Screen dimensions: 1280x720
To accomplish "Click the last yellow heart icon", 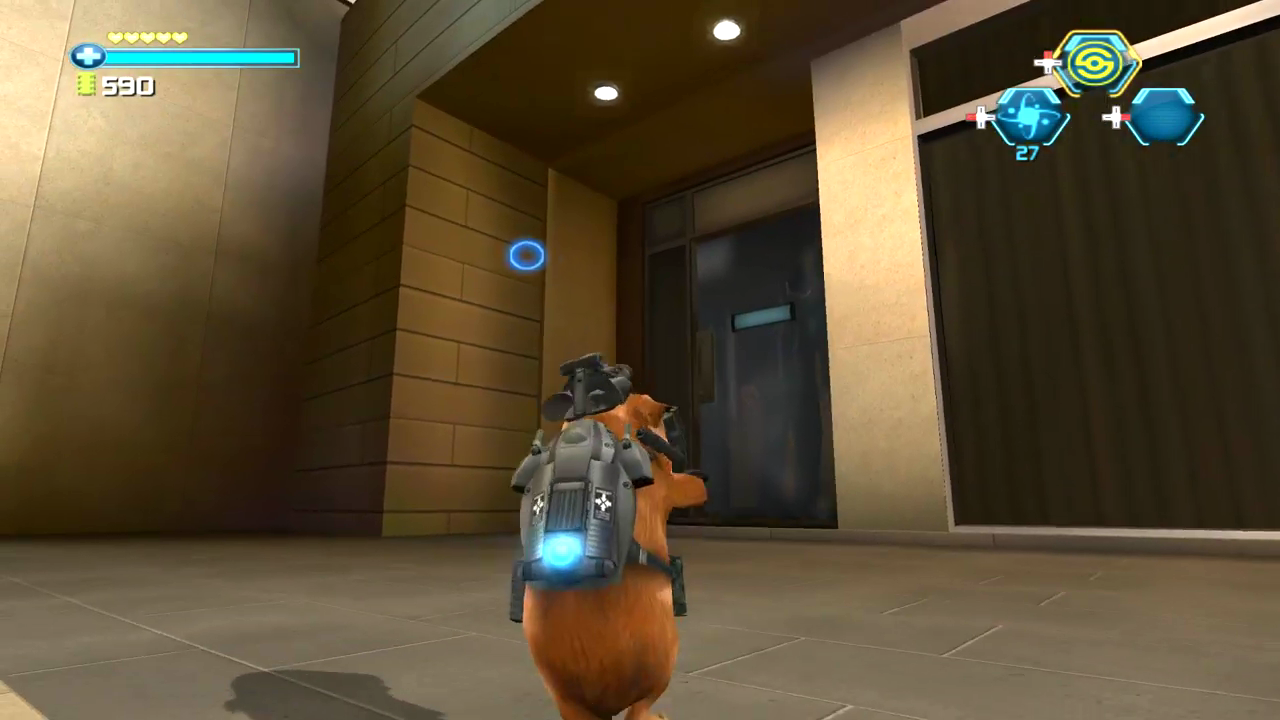I will point(177,37).
